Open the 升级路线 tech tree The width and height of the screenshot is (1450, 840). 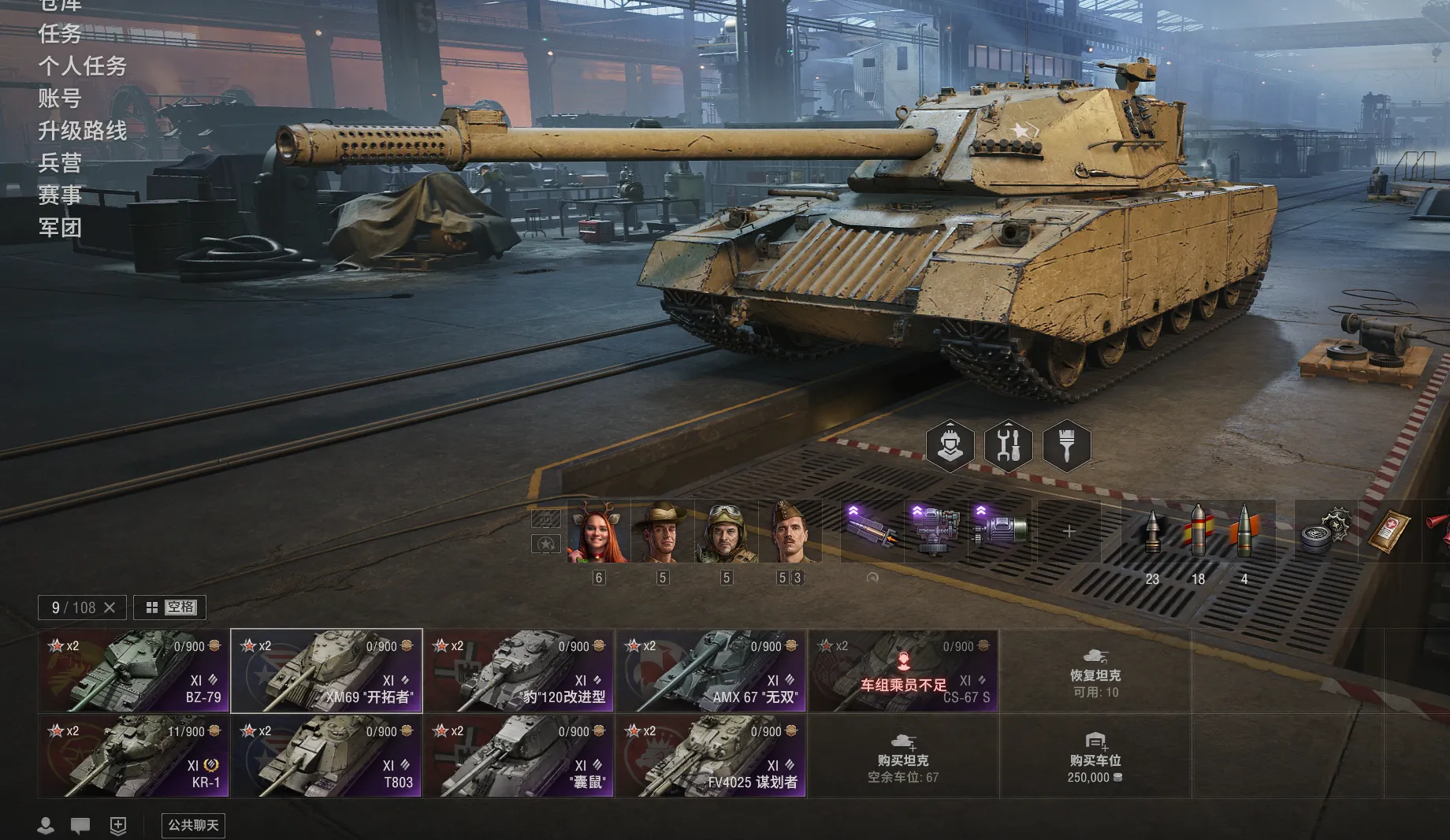point(82,131)
